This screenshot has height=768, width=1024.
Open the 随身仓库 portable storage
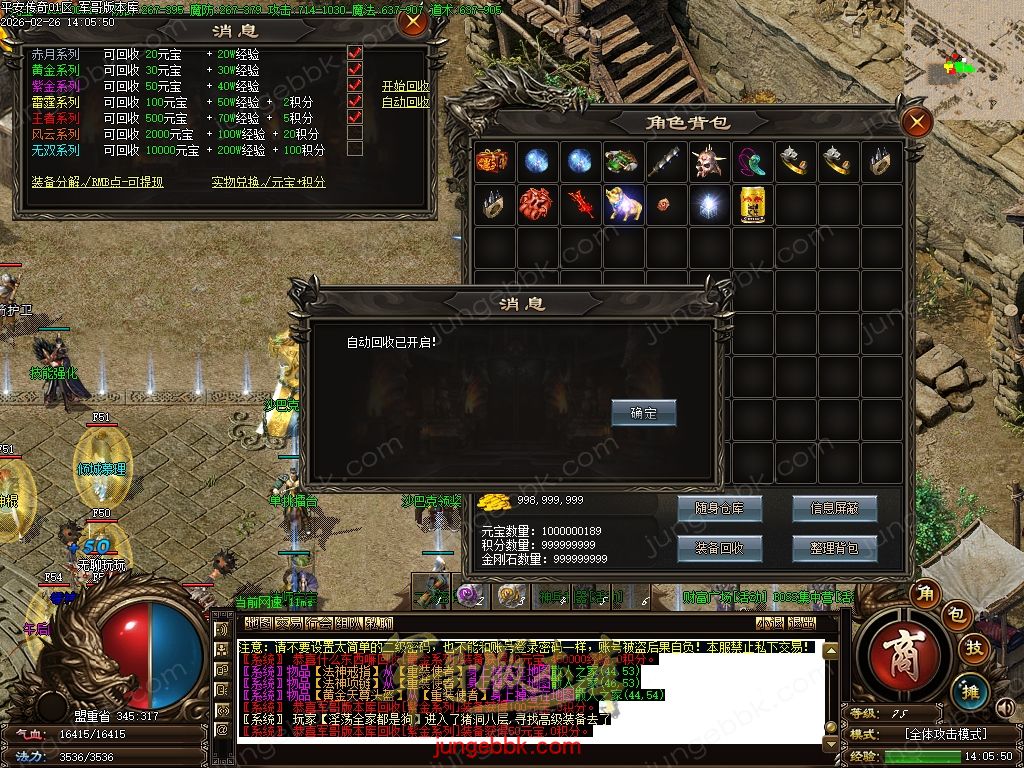pyautogui.click(x=719, y=508)
